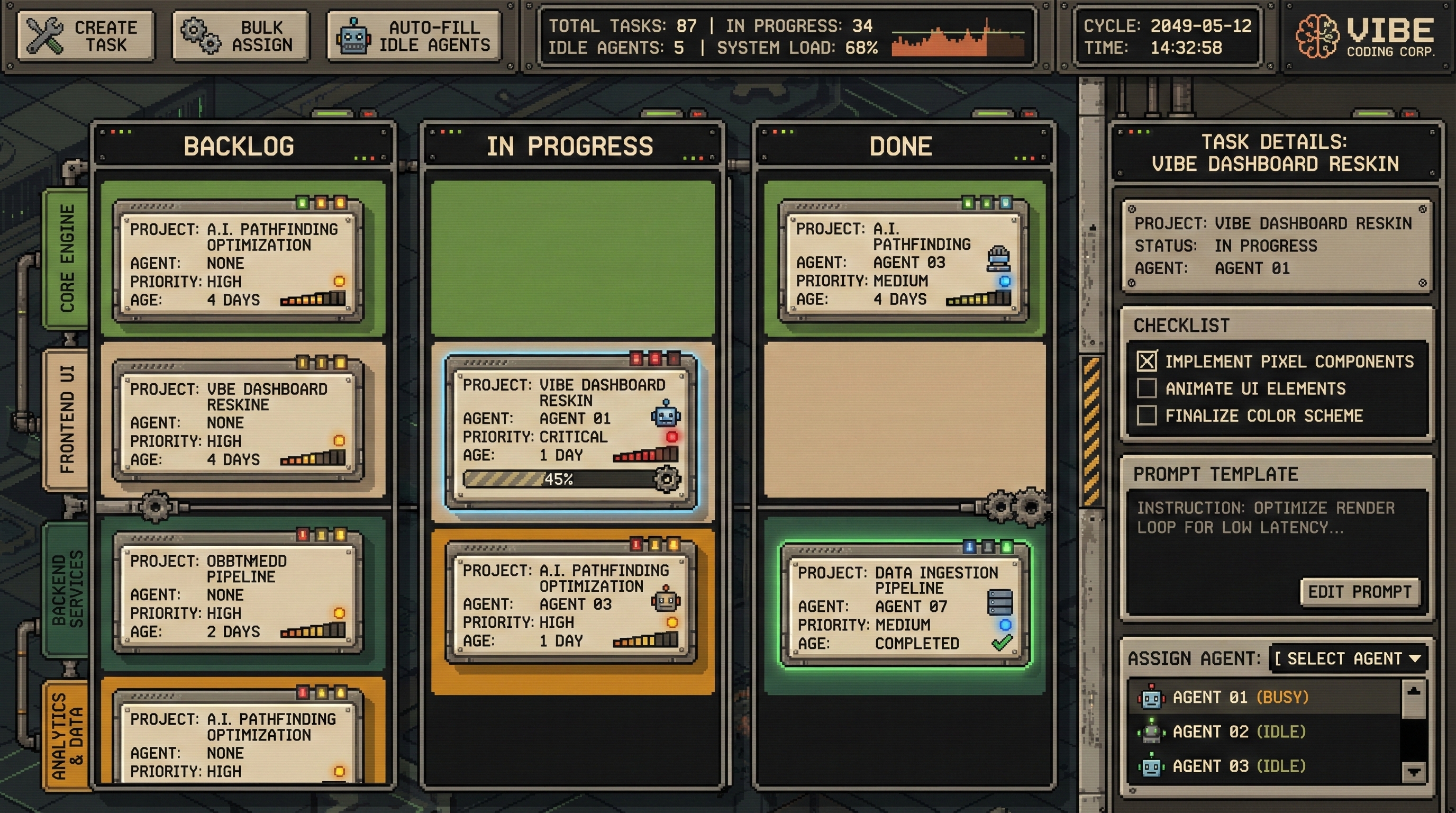Open the completed Data Ingestion Pipeline card
The height and width of the screenshot is (813, 1456).
[904, 606]
